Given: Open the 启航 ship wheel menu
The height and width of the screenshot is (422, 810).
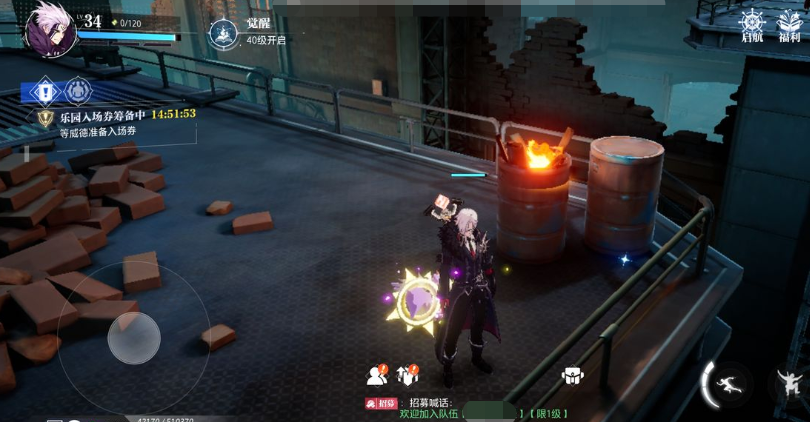Looking at the screenshot, I should click(752, 24).
